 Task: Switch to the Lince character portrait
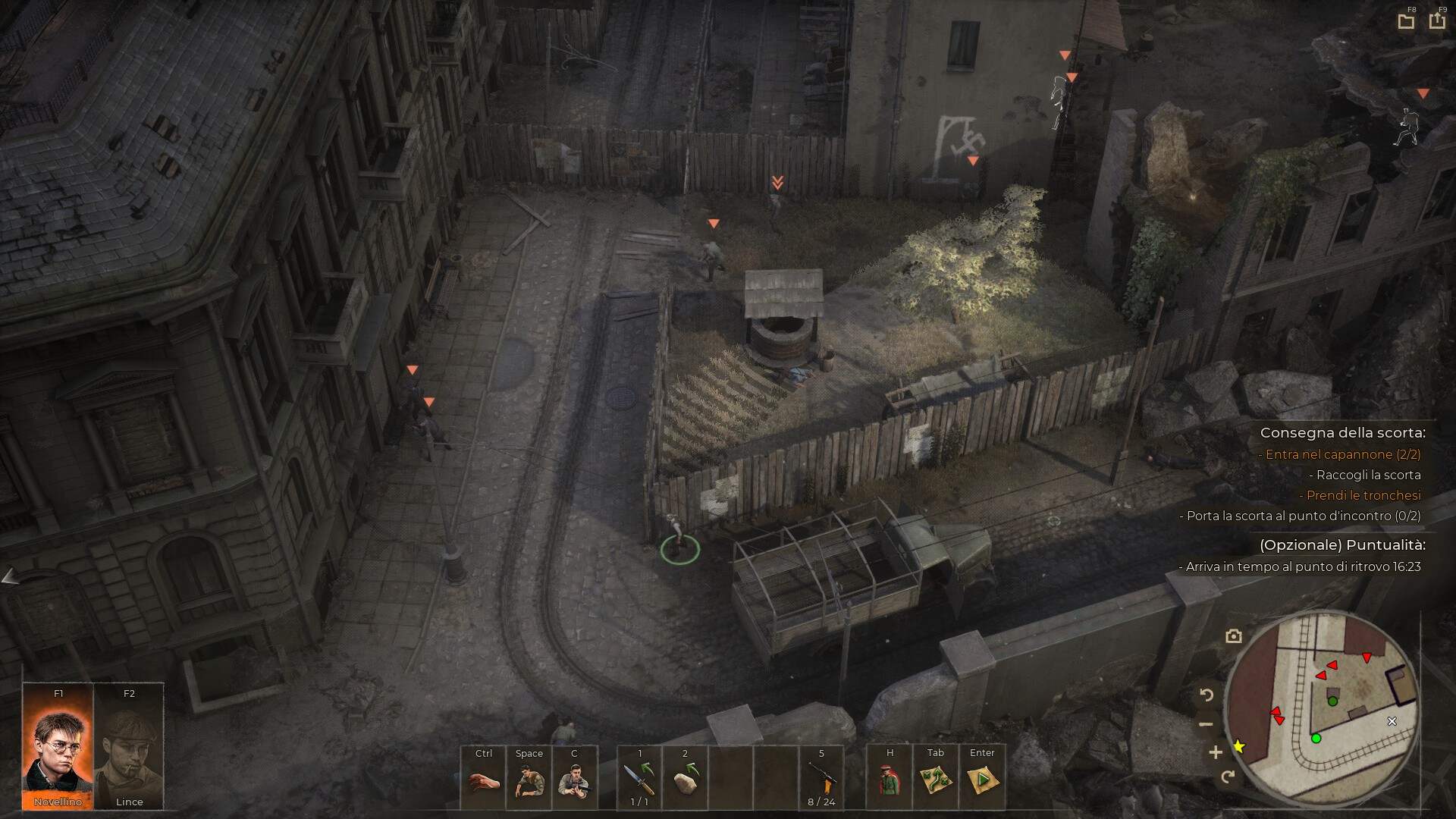[128, 747]
